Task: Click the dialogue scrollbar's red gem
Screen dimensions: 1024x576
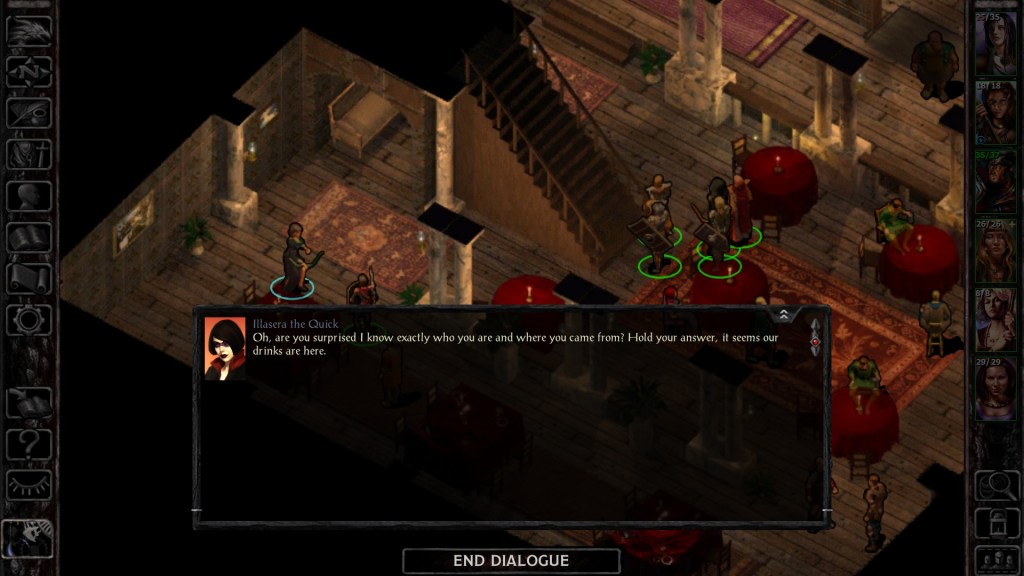Action: point(815,341)
